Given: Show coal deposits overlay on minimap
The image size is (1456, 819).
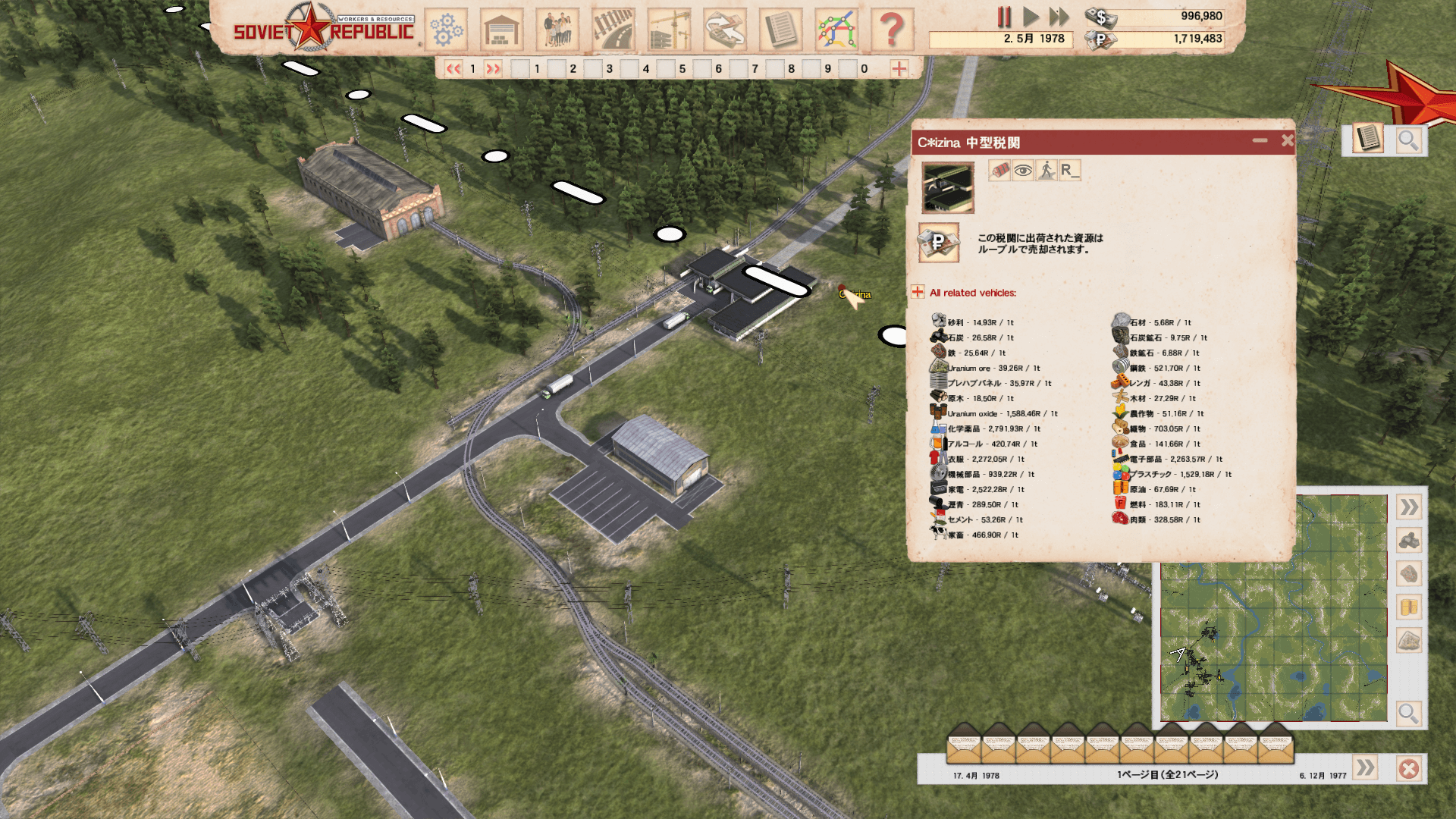Looking at the screenshot, I should (x=1409, y=541).
